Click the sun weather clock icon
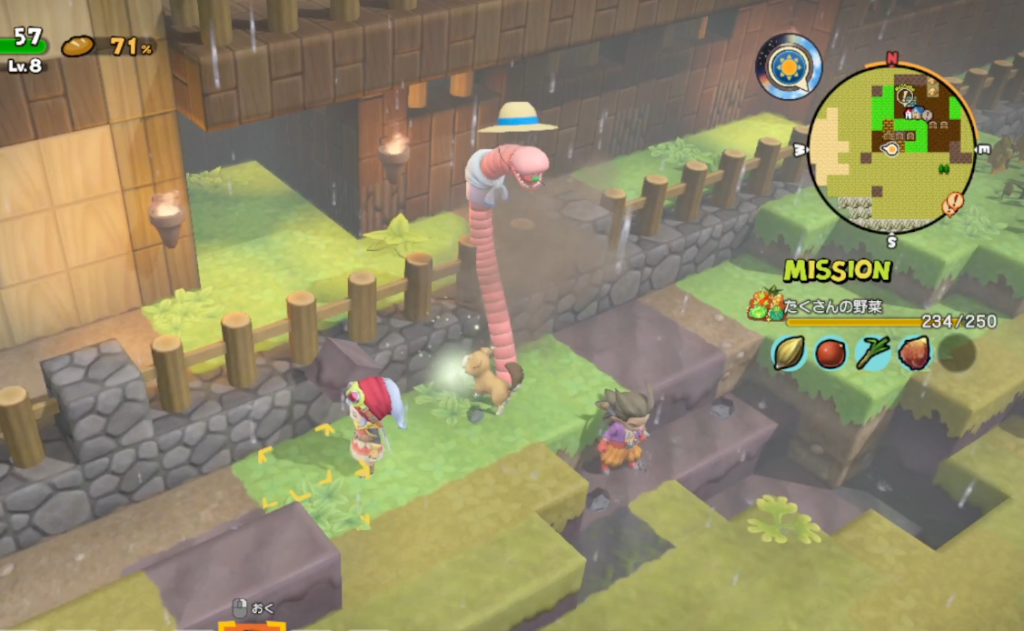1024x631 pixels. pyautogui.click(x=788, y=66)
